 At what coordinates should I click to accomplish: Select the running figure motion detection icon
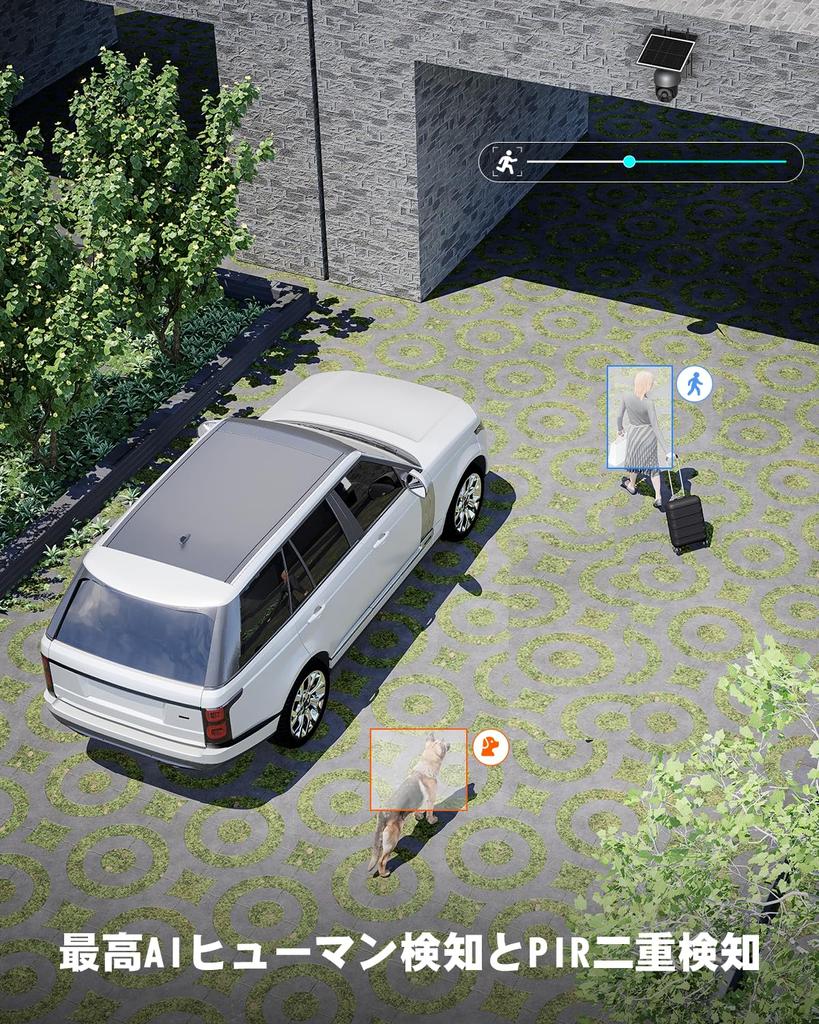click(x=508, y=161)
